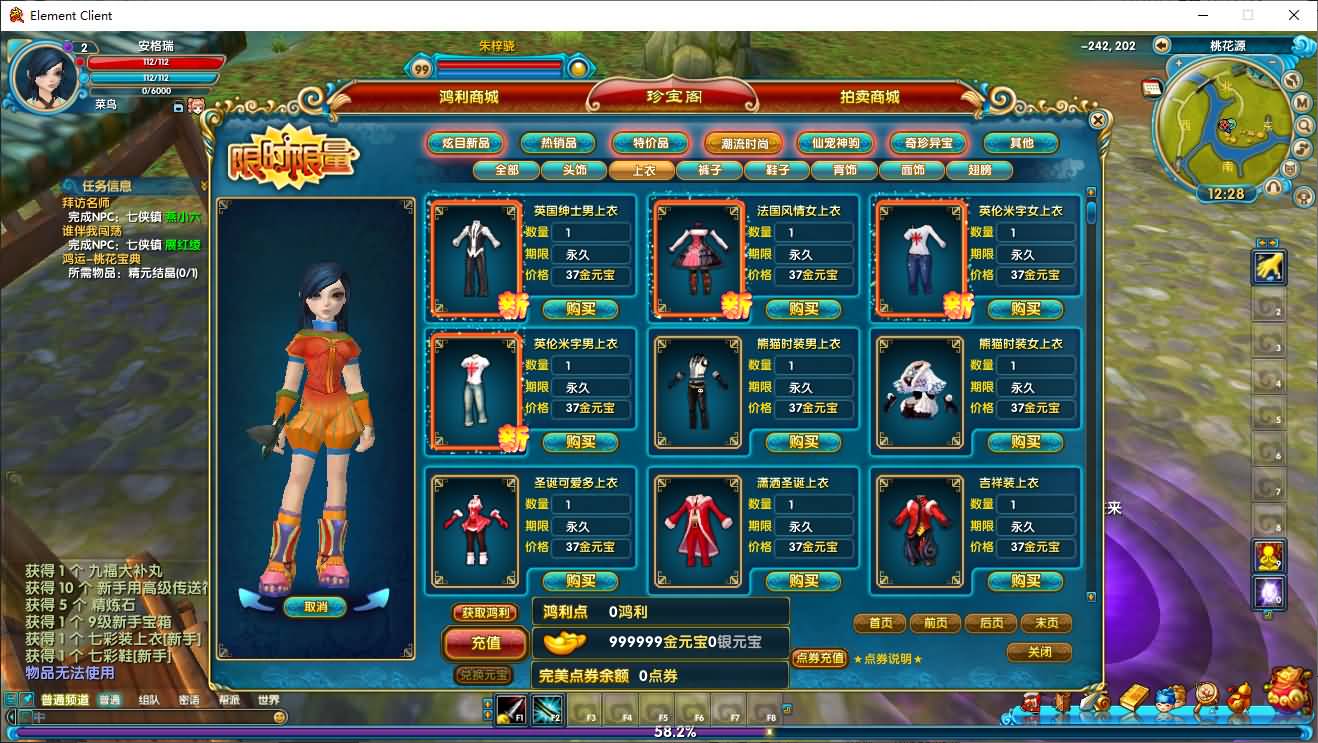The image size is (1318, 743).
Task: Cancel the outfit preview with 取消
Action: tap(315, 607)
